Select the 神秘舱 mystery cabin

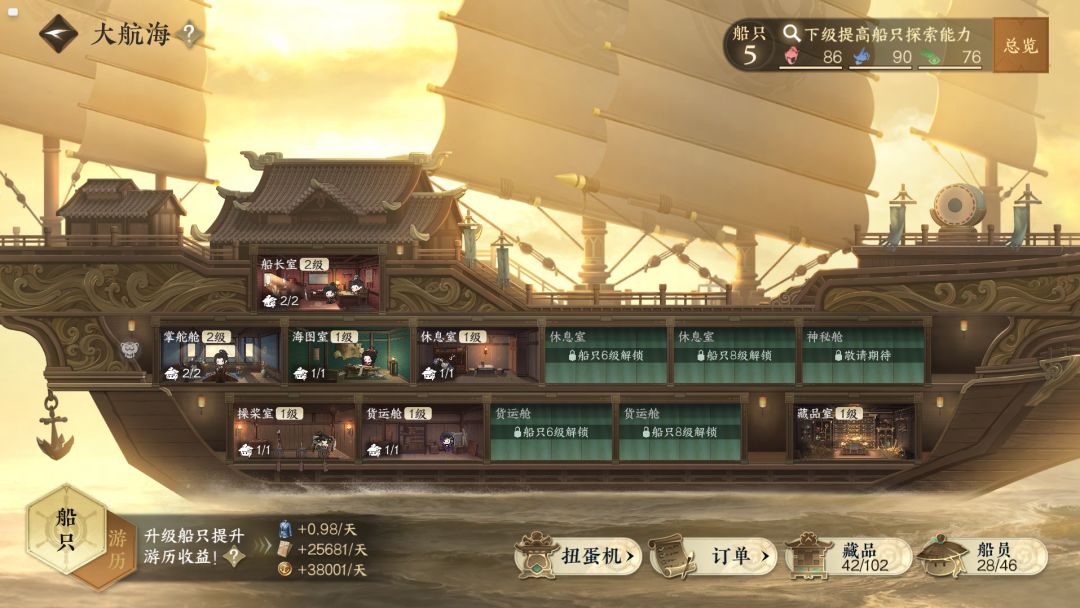click(x=861, y=355)
